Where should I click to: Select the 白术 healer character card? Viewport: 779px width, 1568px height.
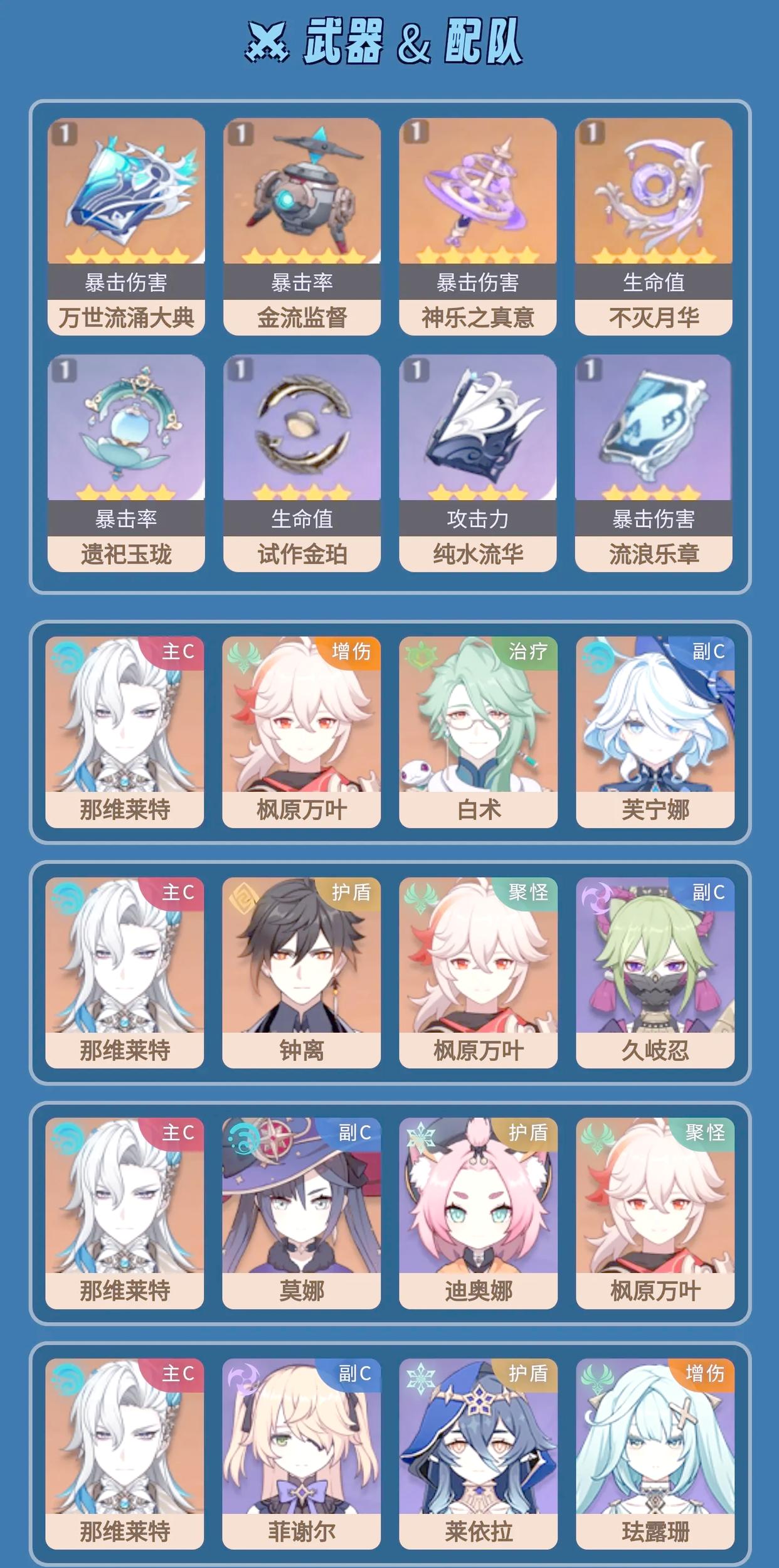(x=478, y=732)
